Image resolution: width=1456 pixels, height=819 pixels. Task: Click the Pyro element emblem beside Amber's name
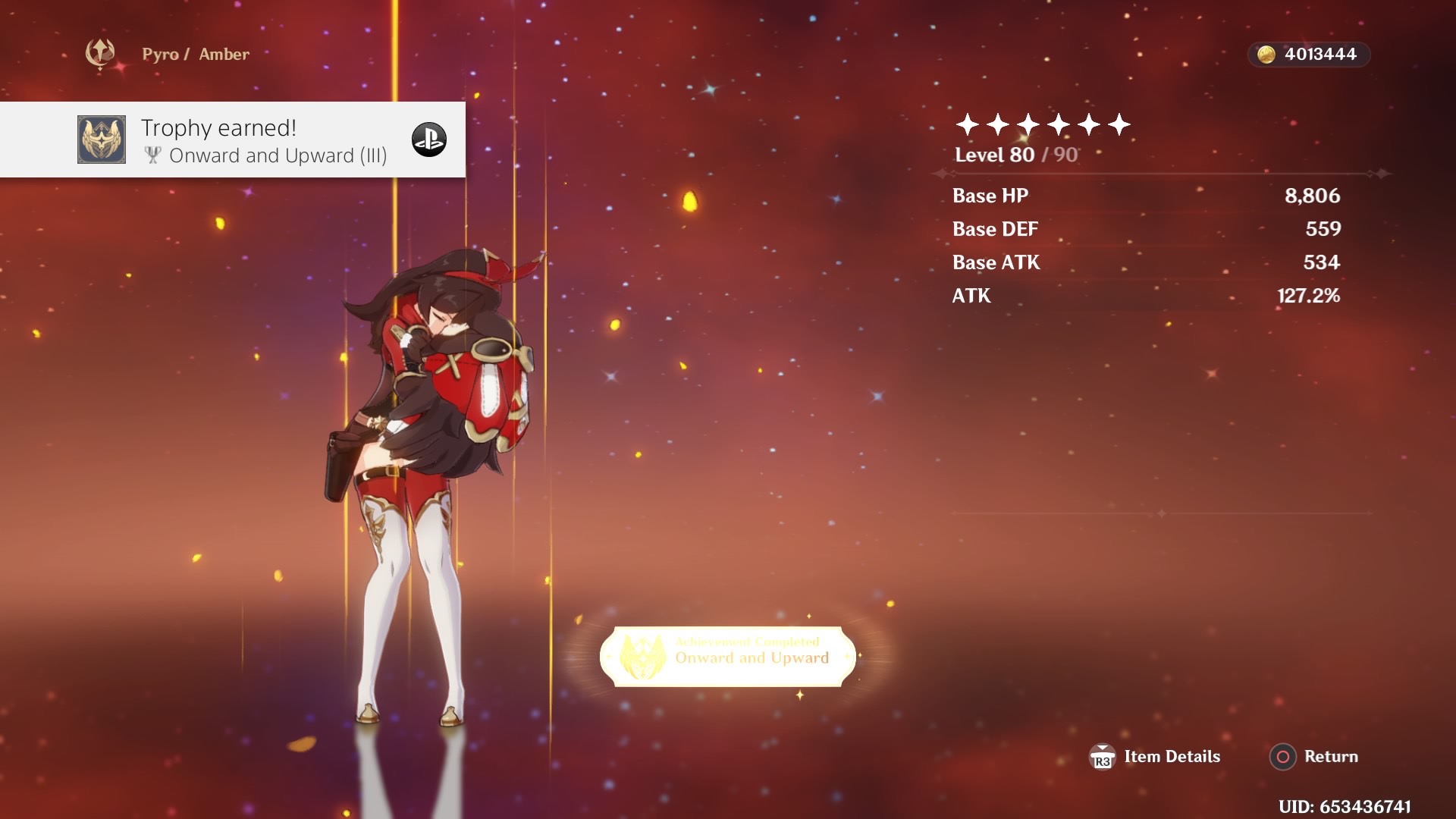99,53
